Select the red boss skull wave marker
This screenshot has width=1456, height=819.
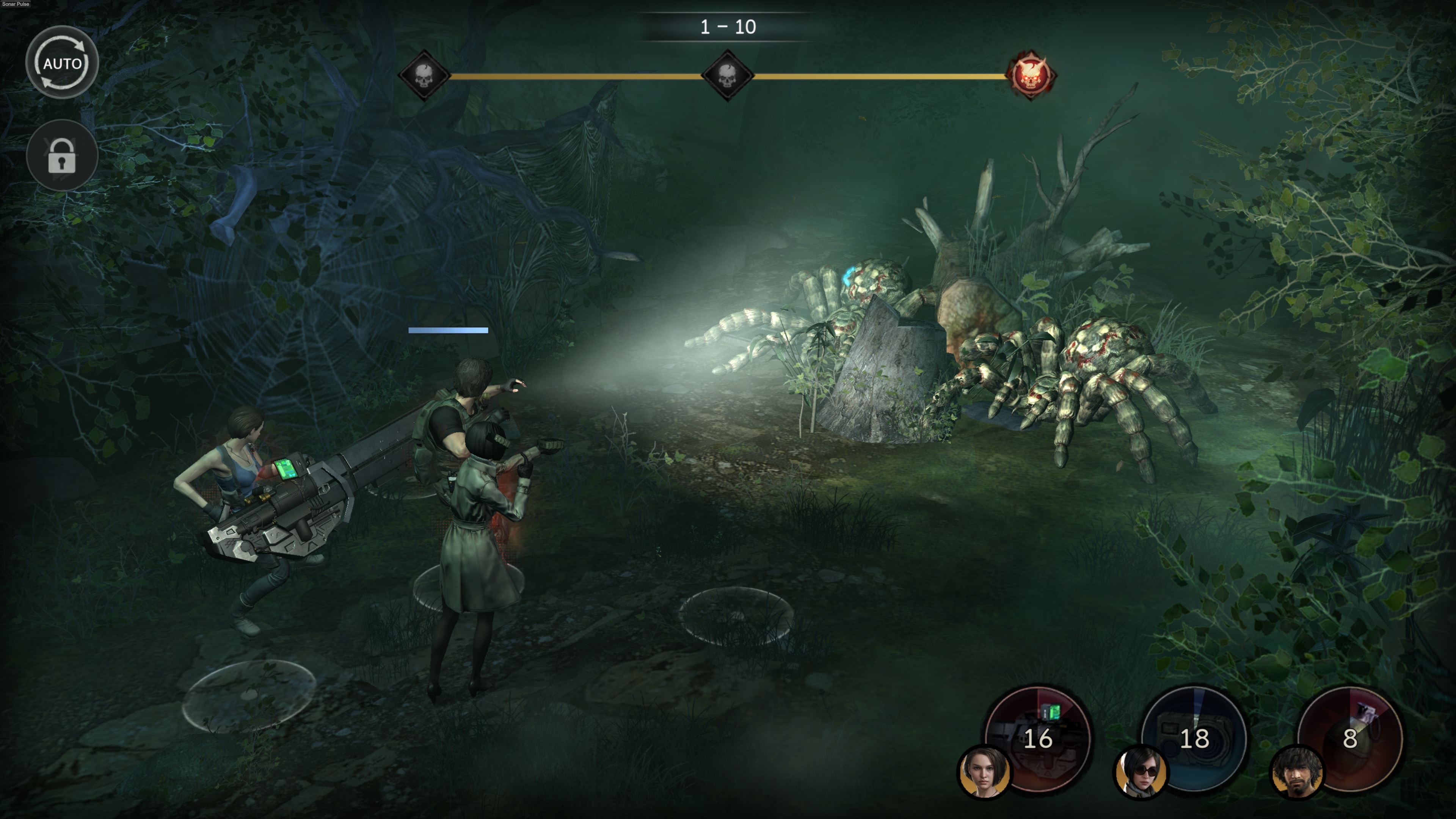click(x=1031, y=76)
